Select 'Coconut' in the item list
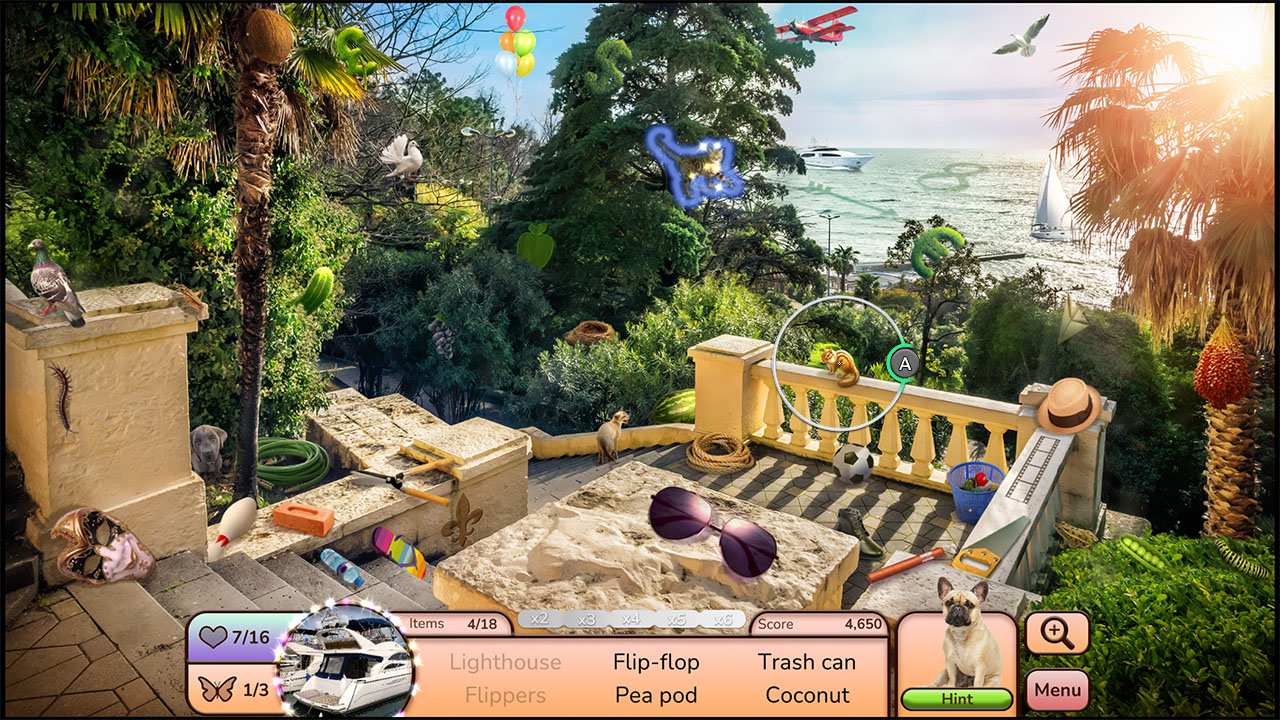 click(x=808, y=694)
